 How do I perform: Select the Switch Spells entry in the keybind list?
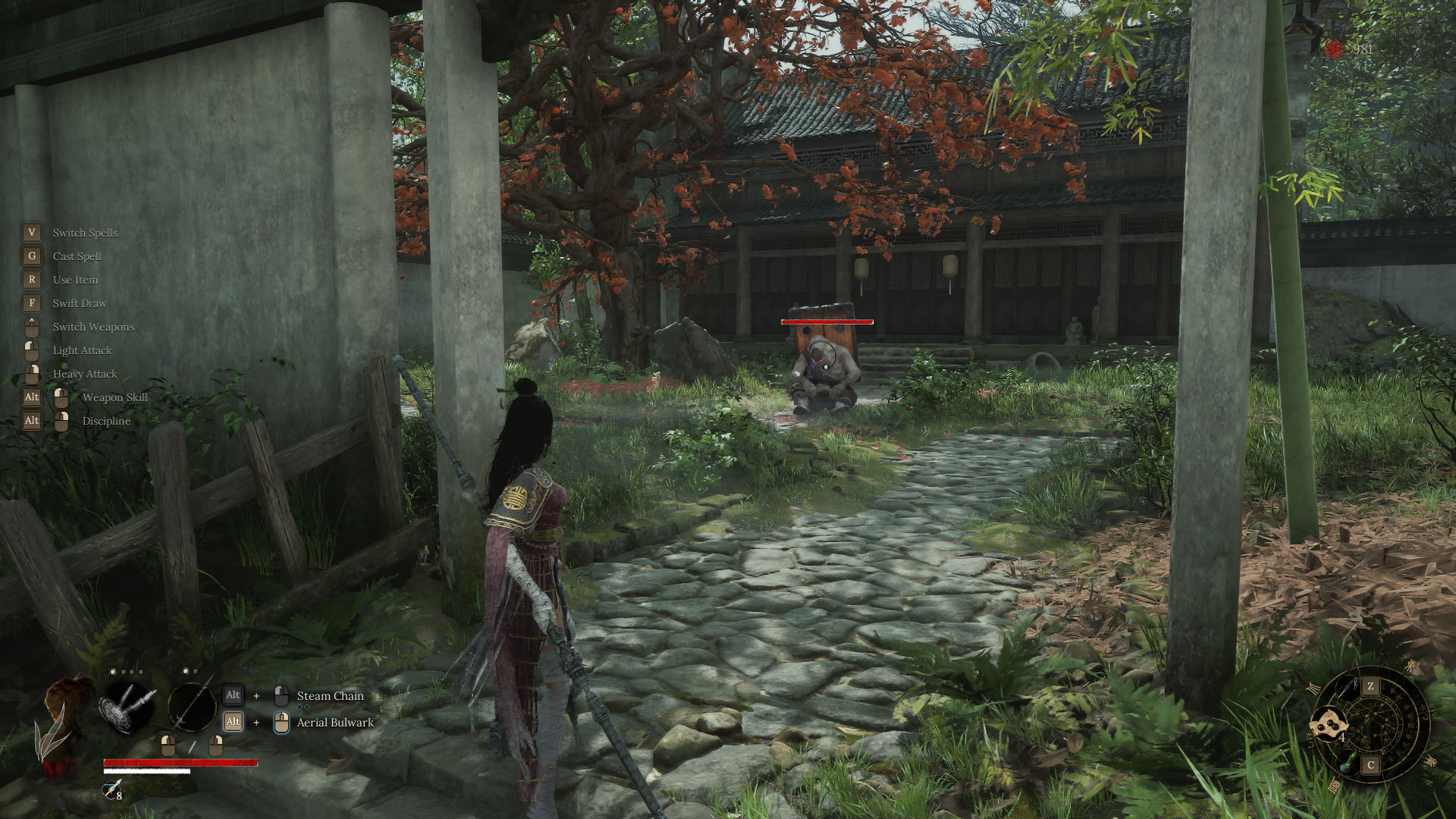click(85, 233)
